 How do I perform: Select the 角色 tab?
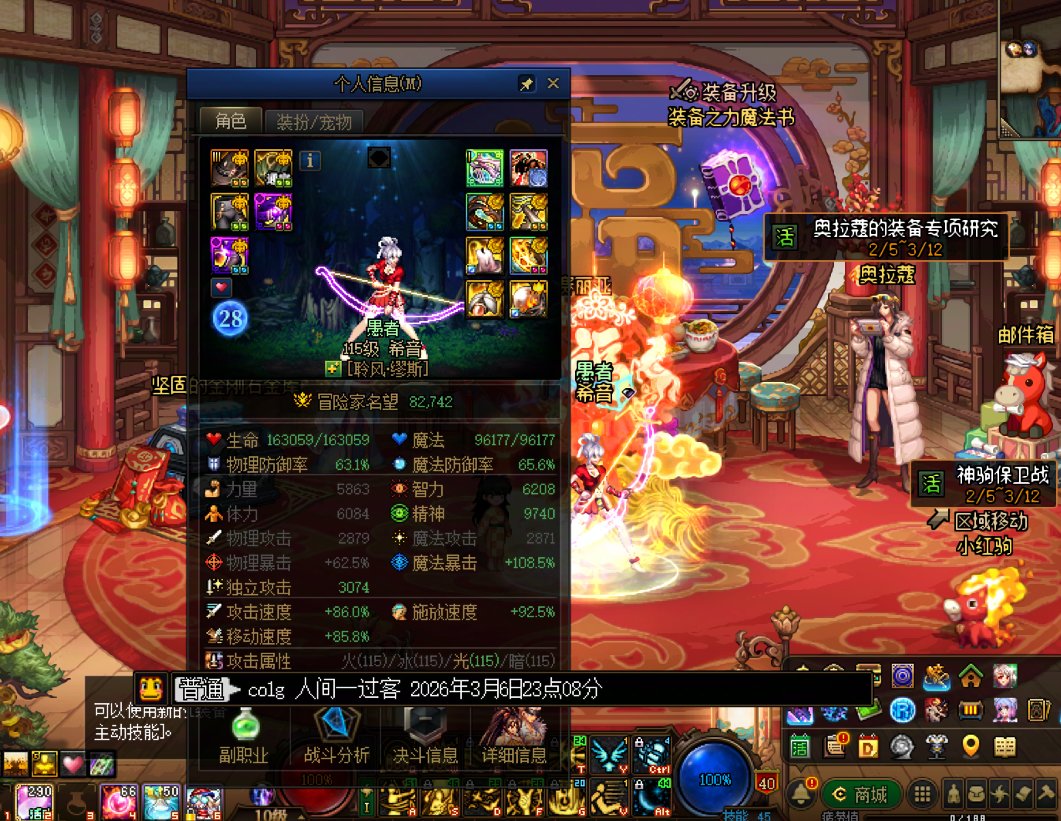[x=230, y=122]
